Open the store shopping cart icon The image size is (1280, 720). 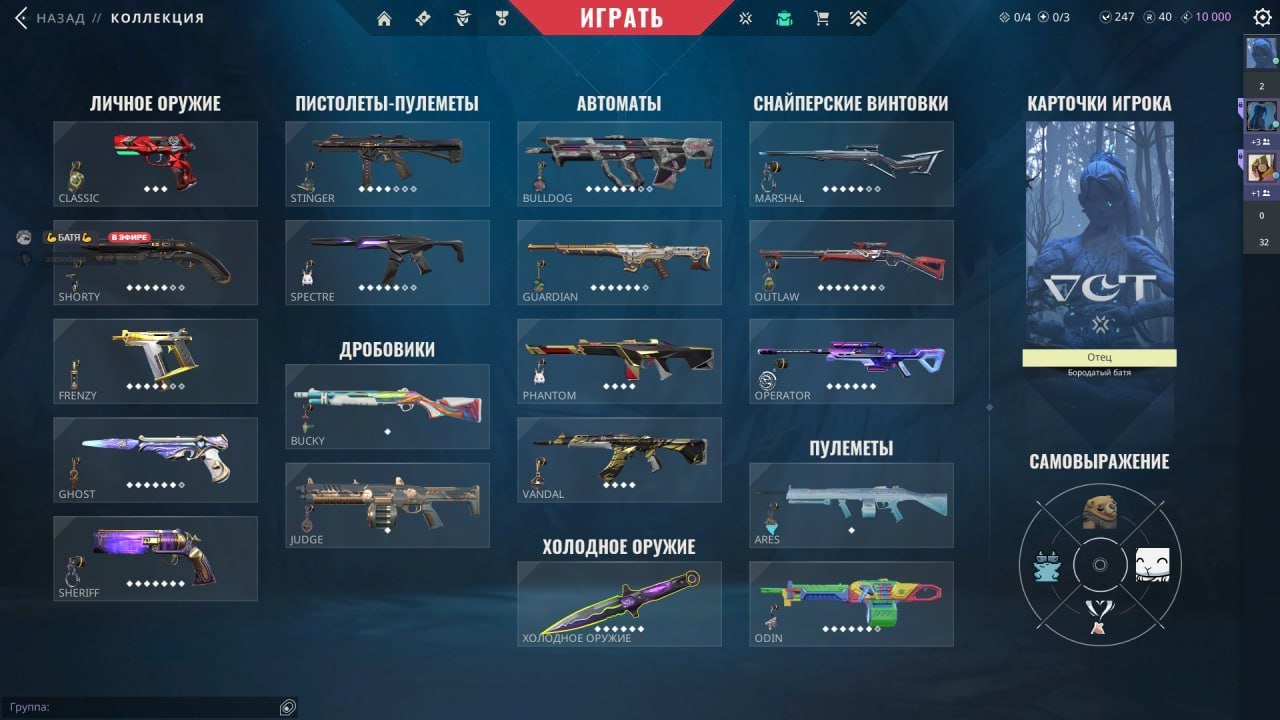tap(822, 18)
